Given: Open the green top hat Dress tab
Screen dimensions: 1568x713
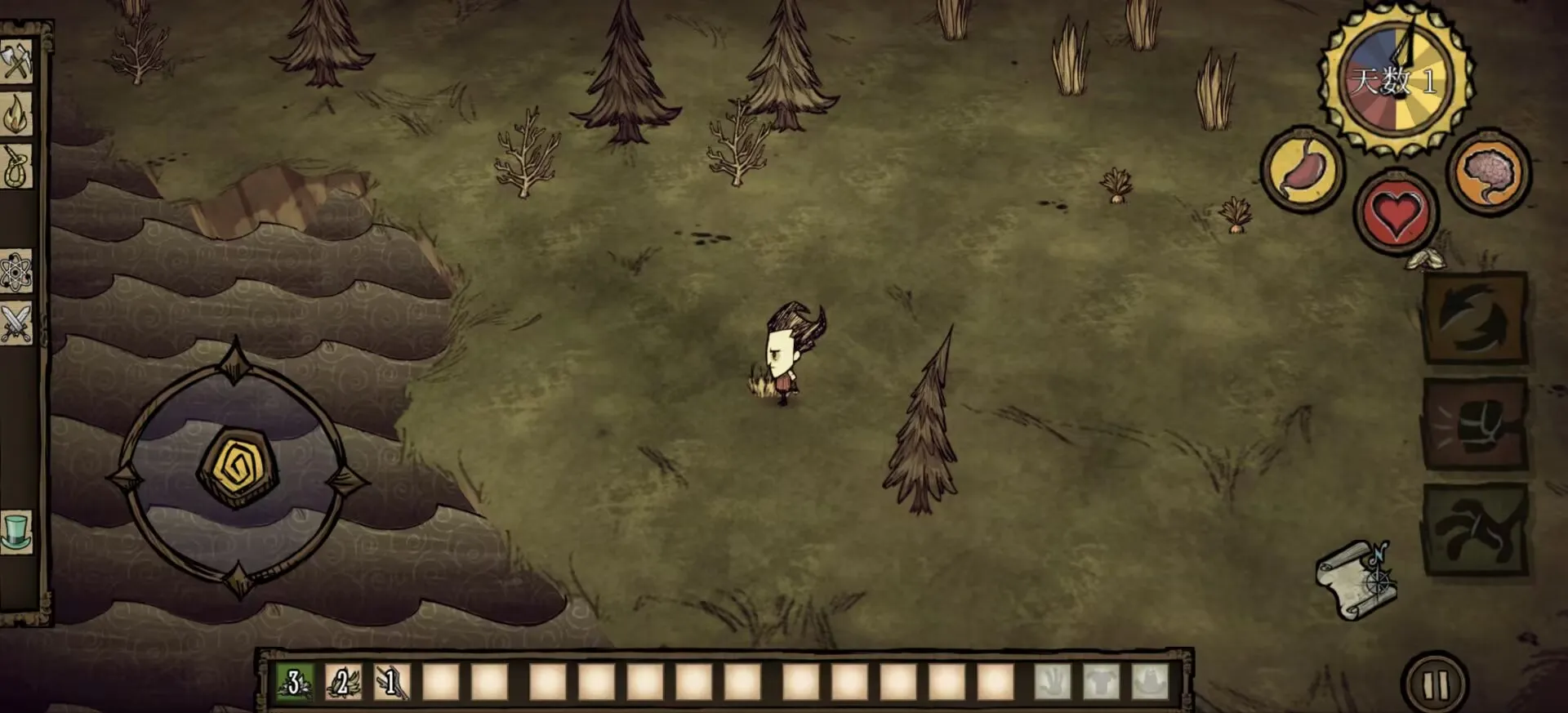Looking at the screenshot, I should 16,532.
